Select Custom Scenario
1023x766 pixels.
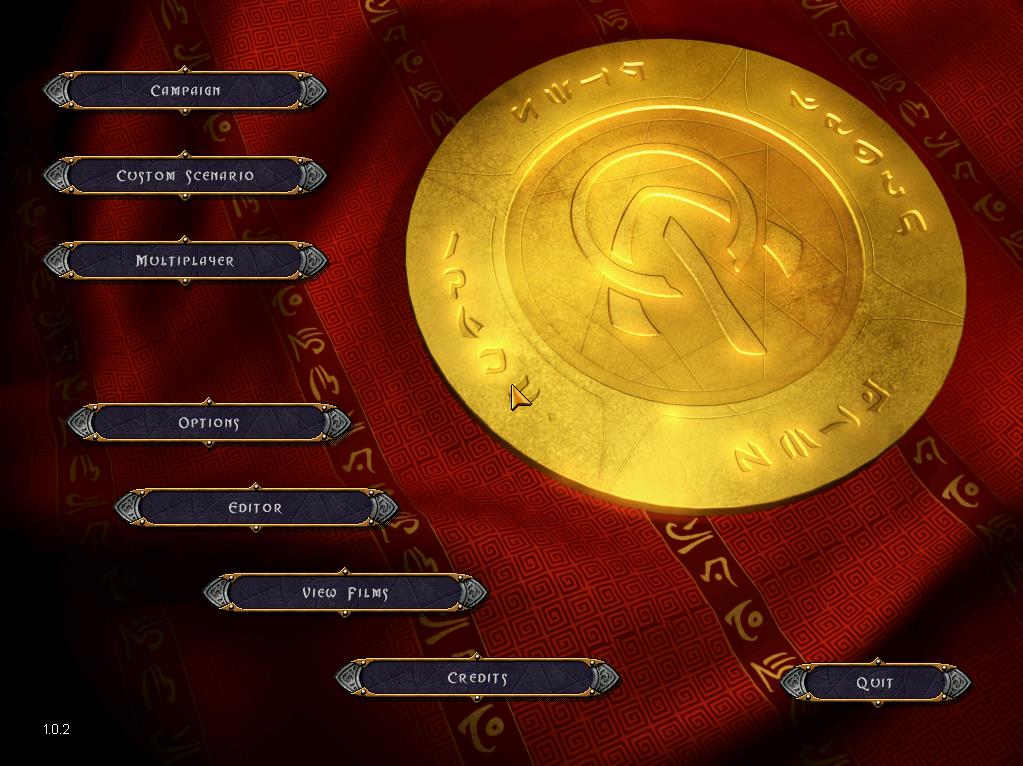pos(185,176)
